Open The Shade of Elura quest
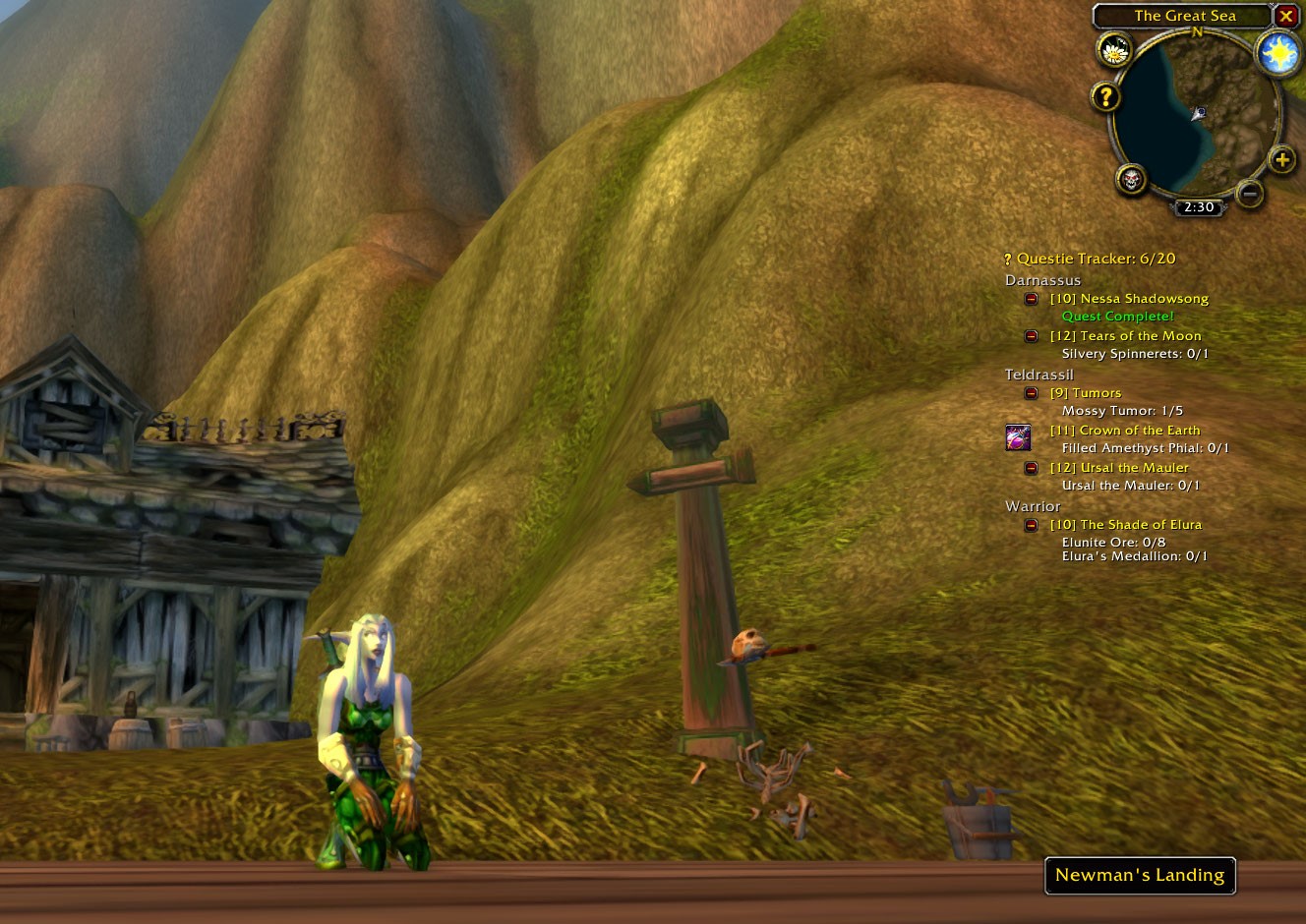Screen dimensions: 1306x924 pos(1126,525)
